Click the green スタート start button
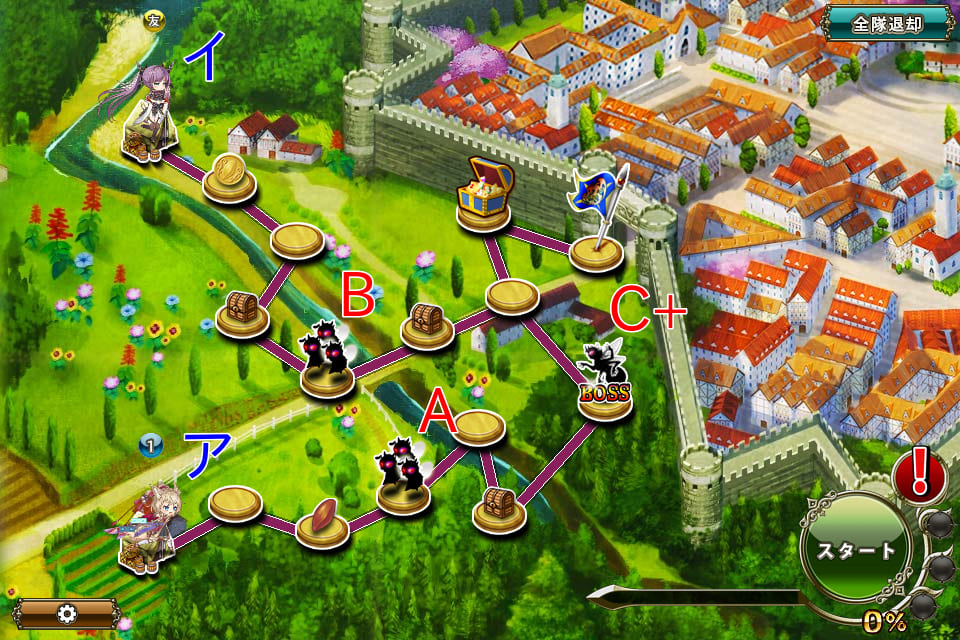This screenshot has width=960, height=640. point(857,551)
